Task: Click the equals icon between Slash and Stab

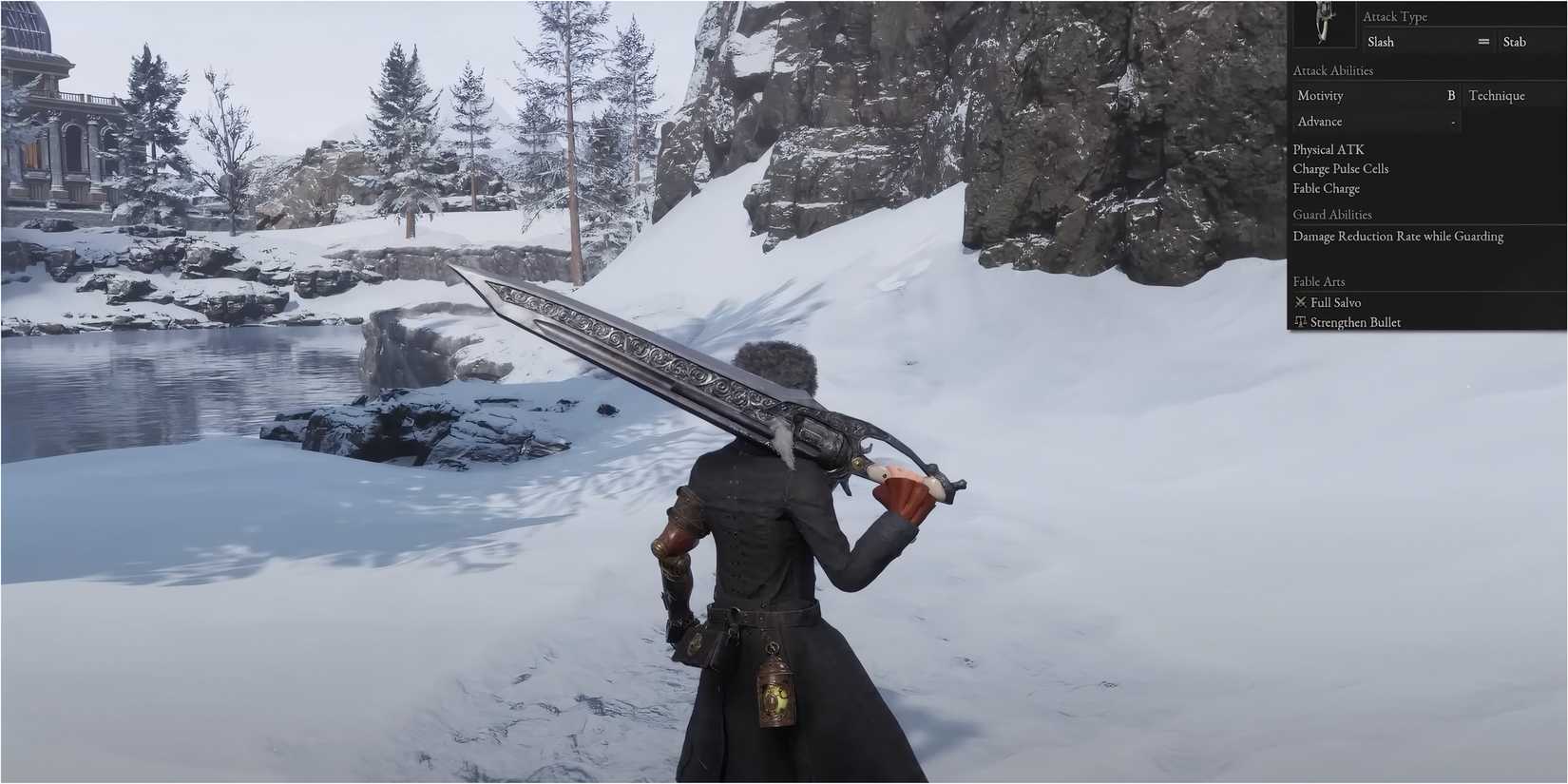Action: (x=1482, y=41)
